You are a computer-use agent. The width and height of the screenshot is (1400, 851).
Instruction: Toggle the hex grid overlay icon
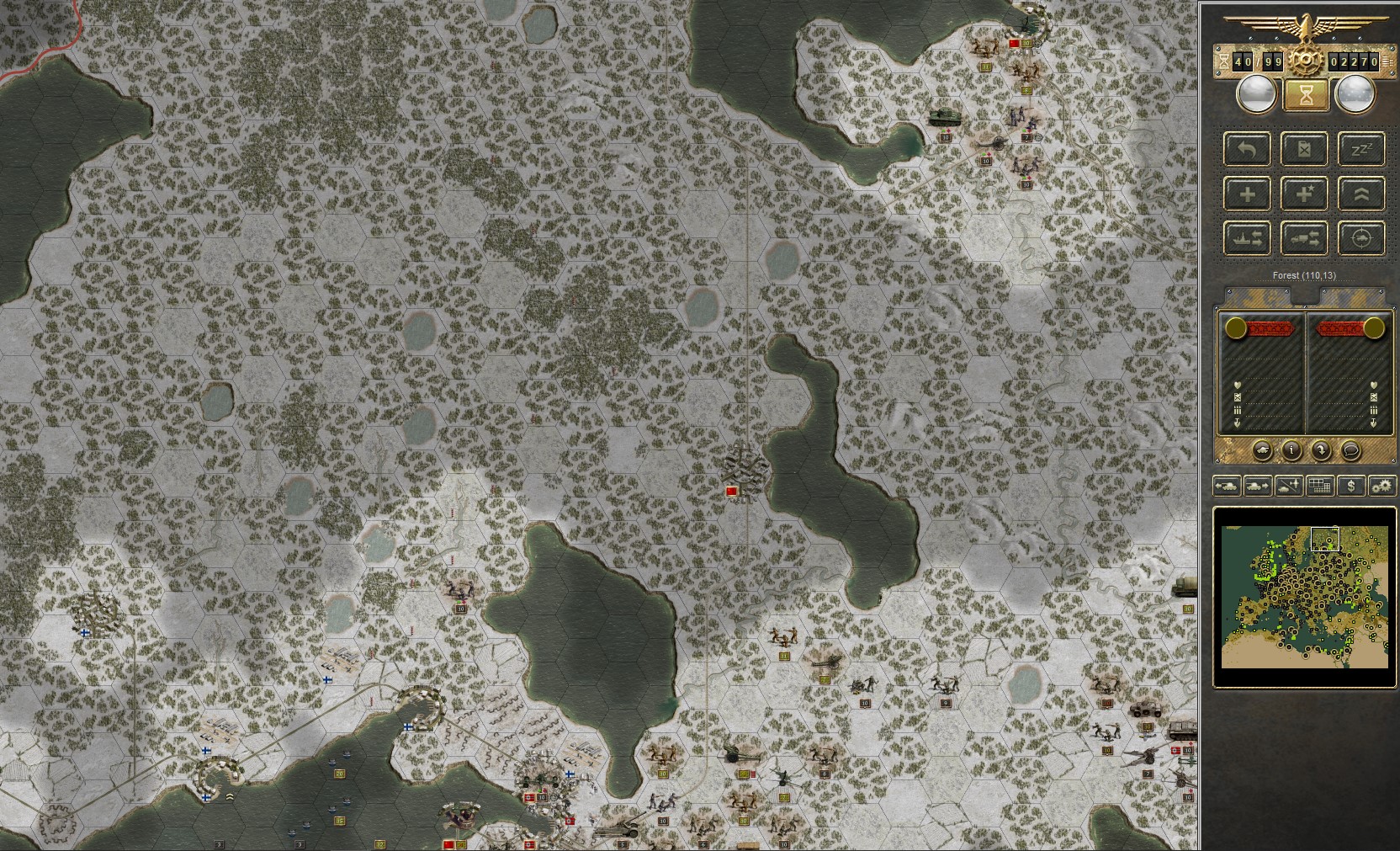point(1319,485)
